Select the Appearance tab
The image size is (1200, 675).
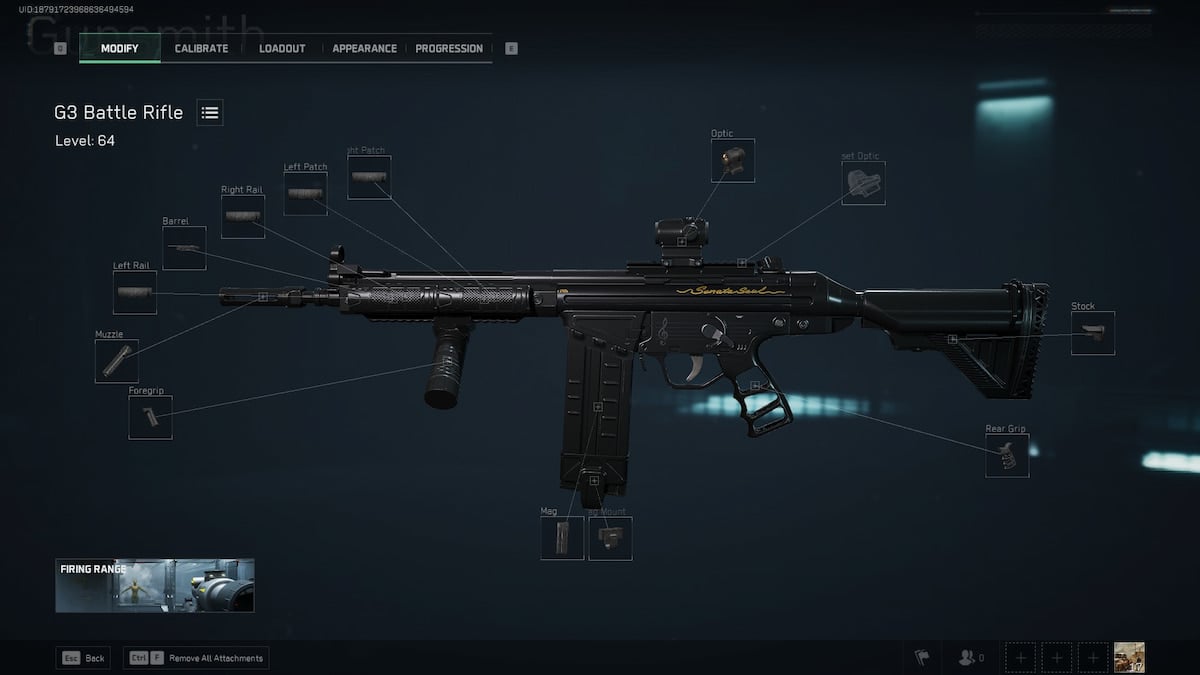364,48
